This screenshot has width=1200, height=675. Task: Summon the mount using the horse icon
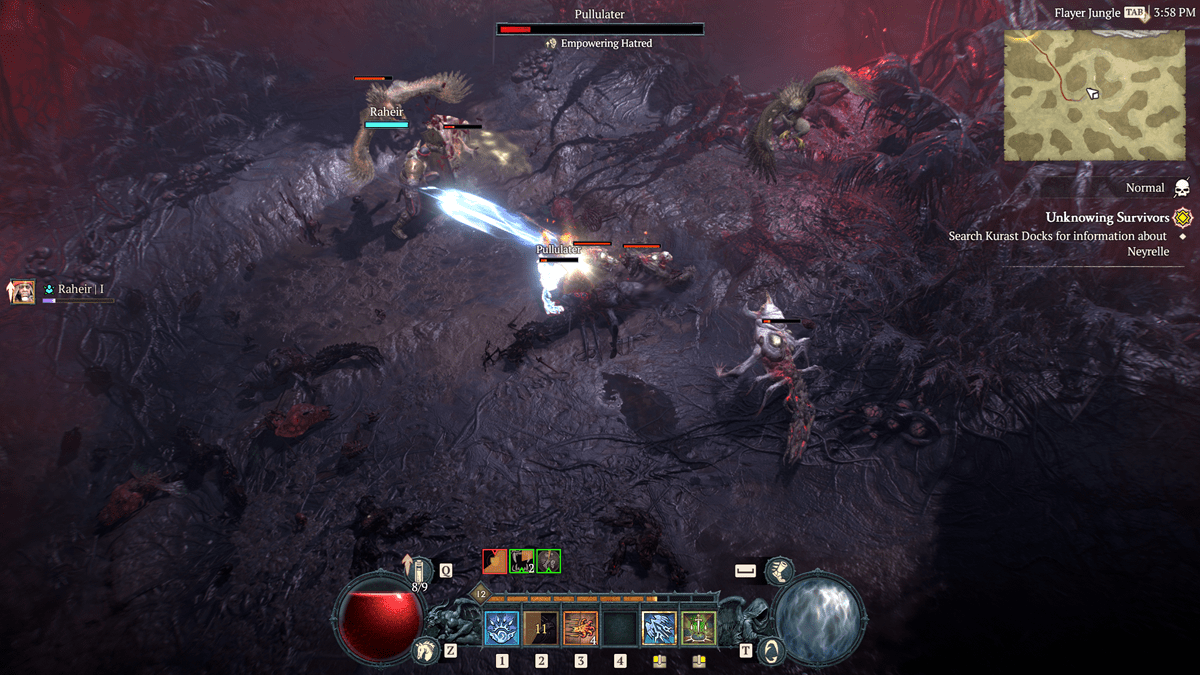(425, 651)
